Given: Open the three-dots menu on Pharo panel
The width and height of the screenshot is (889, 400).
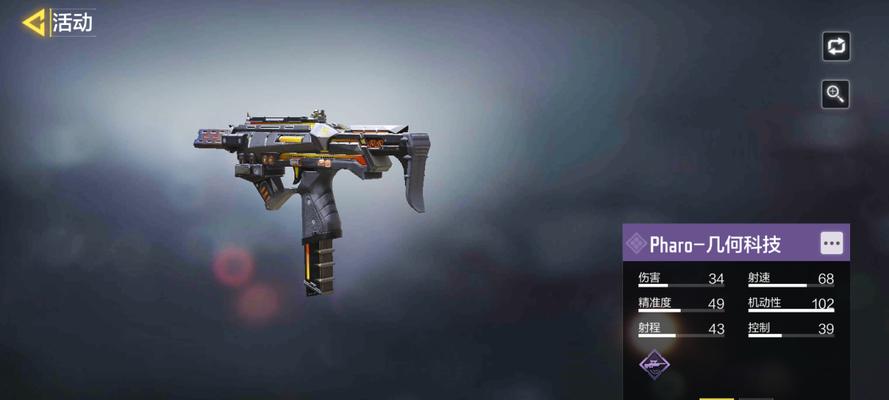Looking at the screenshot, I should coord(831,243).
